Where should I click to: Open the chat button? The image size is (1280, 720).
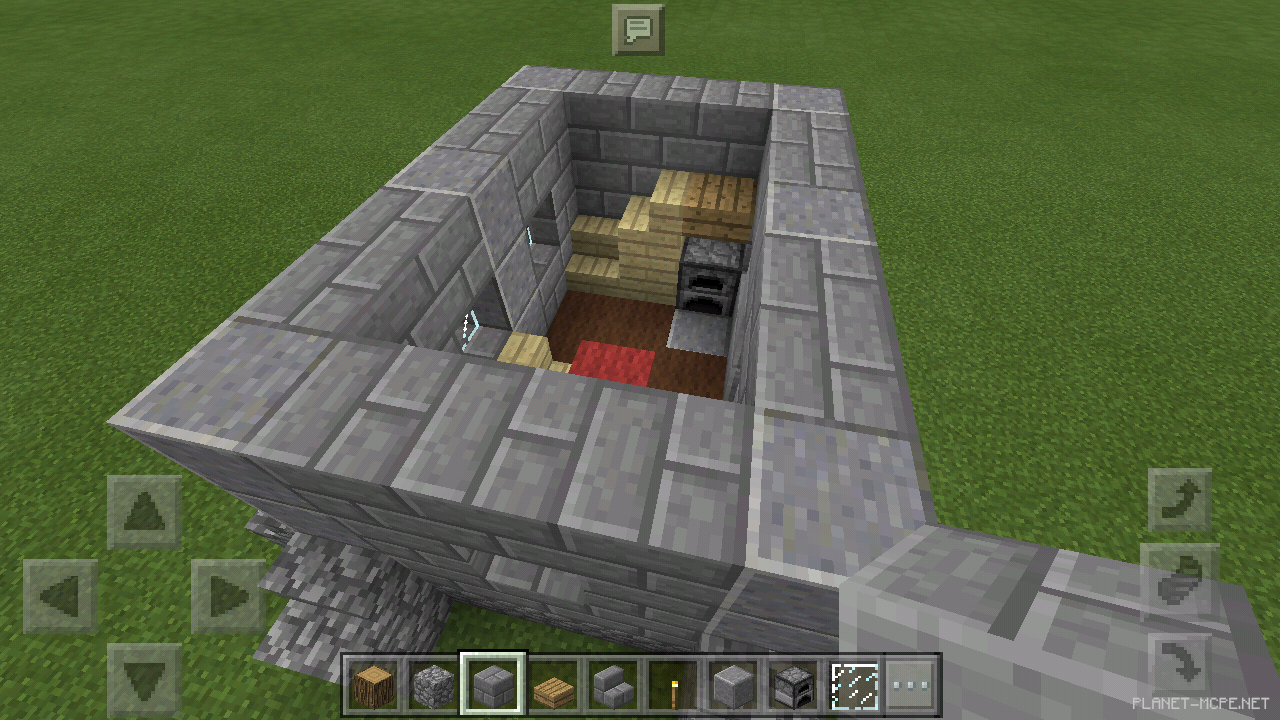point(638,29)
